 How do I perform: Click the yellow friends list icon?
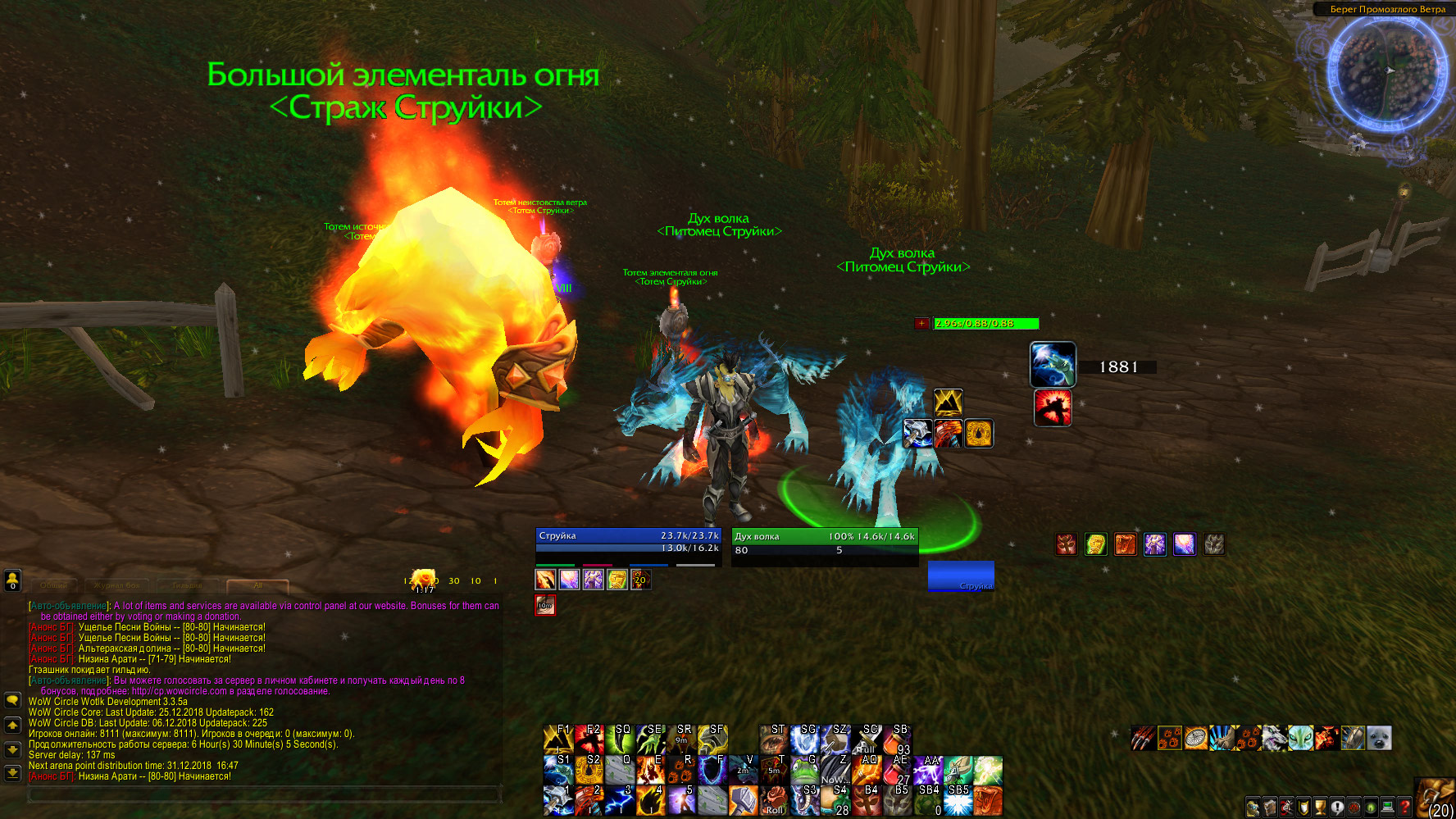12,580
